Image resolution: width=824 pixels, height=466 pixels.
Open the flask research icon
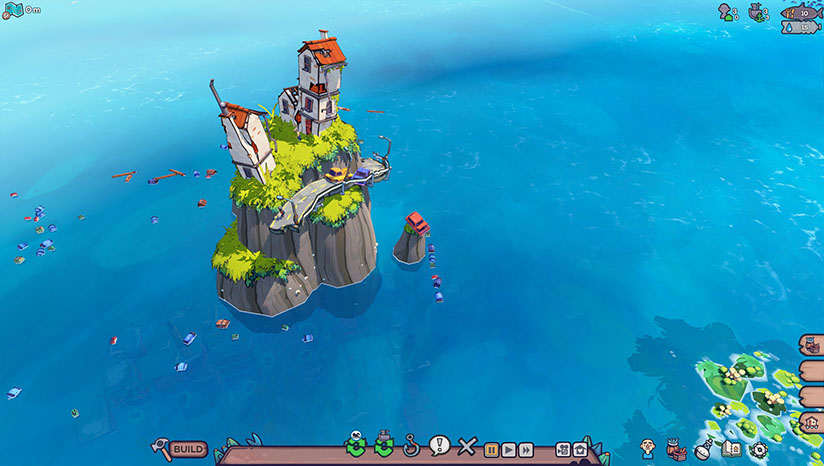(704, 450)
